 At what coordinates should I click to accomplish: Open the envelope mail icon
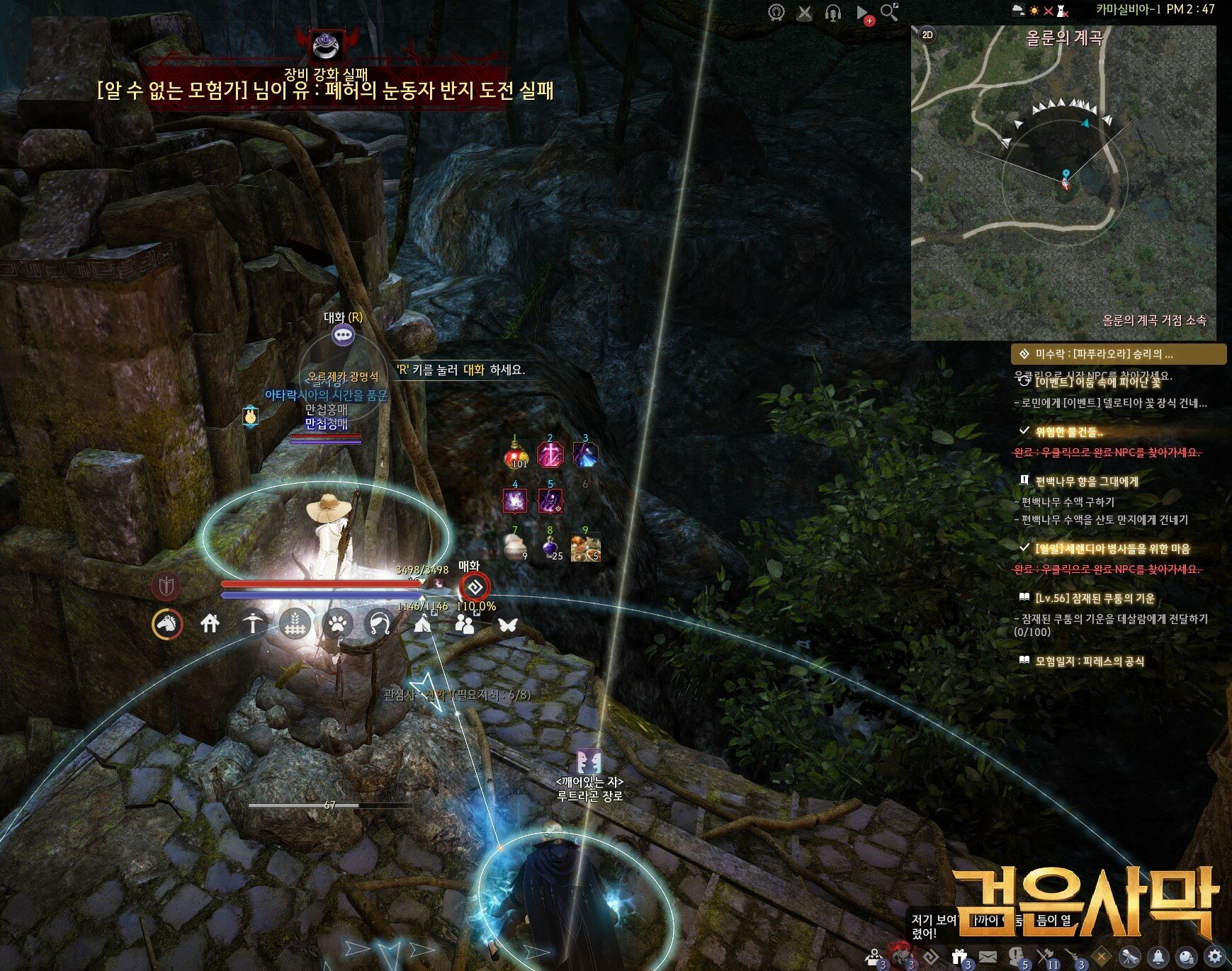[x=988, y=956]
